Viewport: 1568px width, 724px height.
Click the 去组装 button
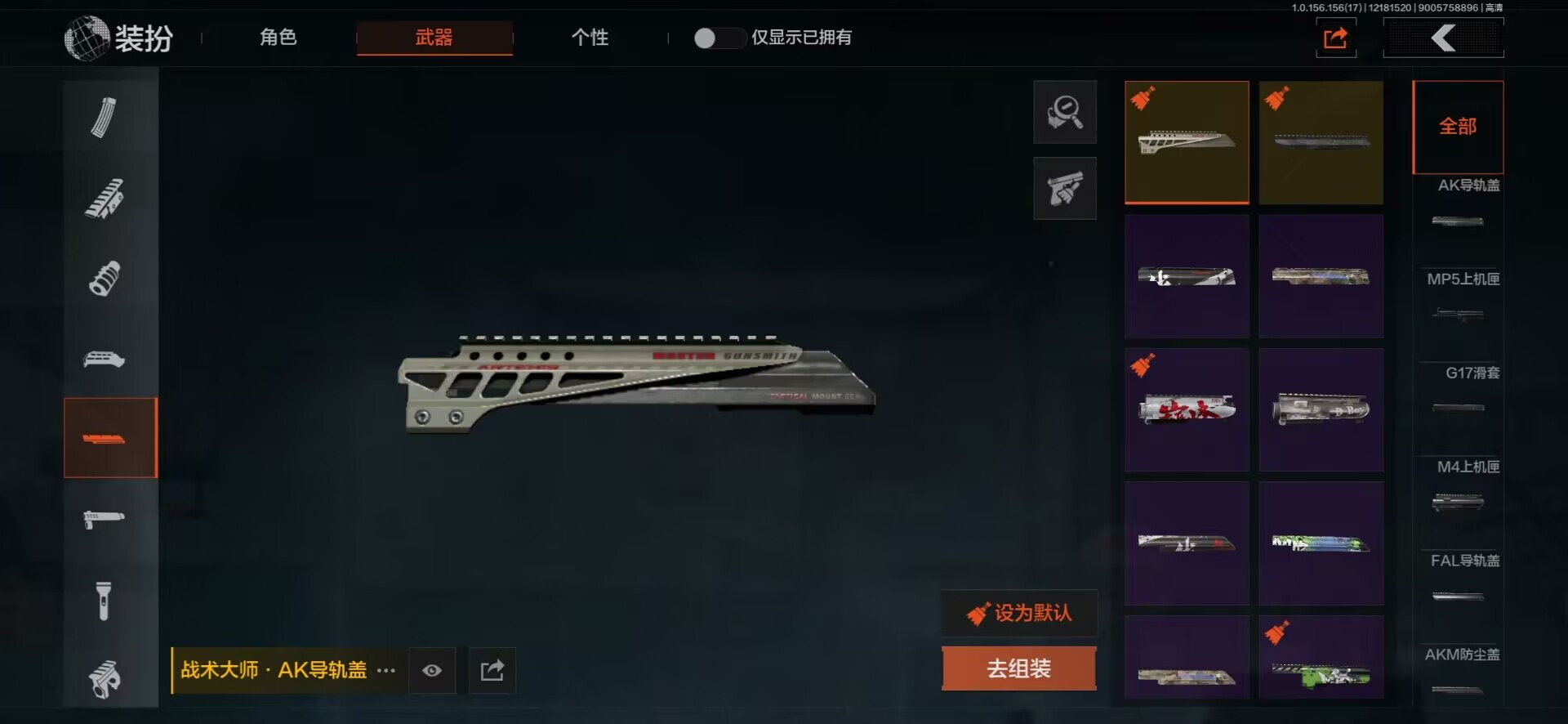1018,668
